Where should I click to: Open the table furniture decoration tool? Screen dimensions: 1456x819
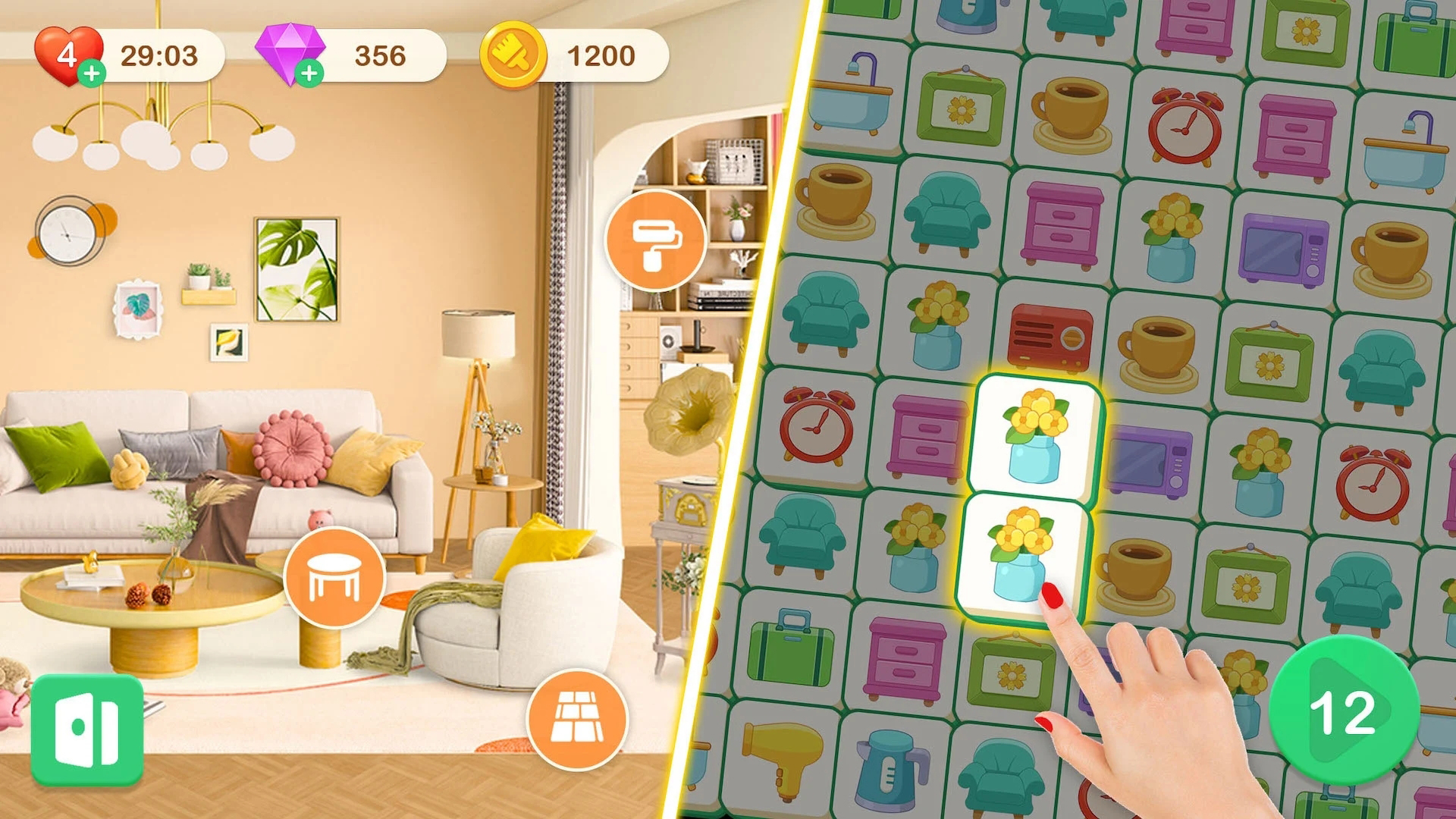(336, 579)
